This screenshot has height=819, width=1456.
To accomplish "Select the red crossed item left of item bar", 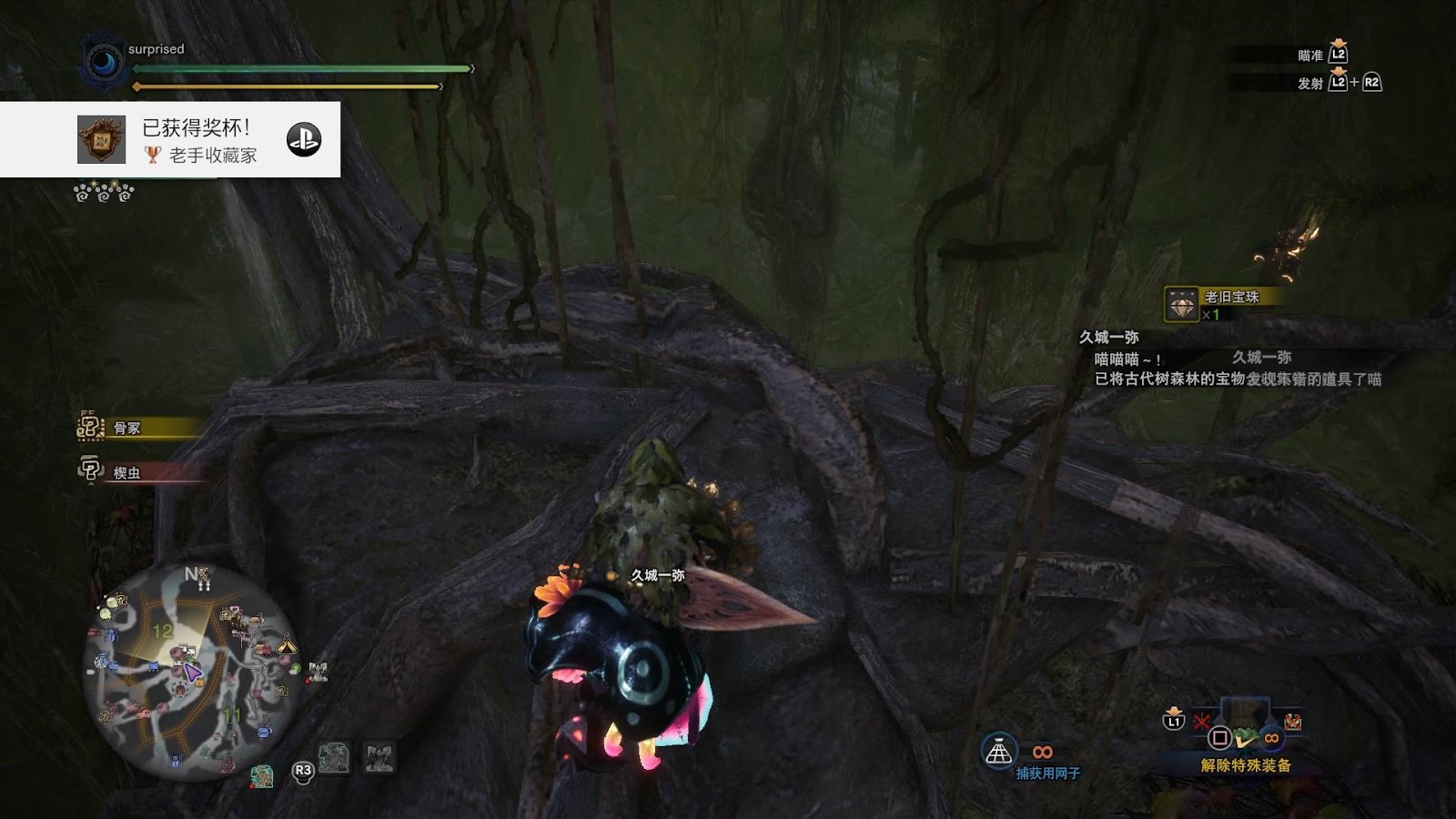I will [x=1201, y=723].
